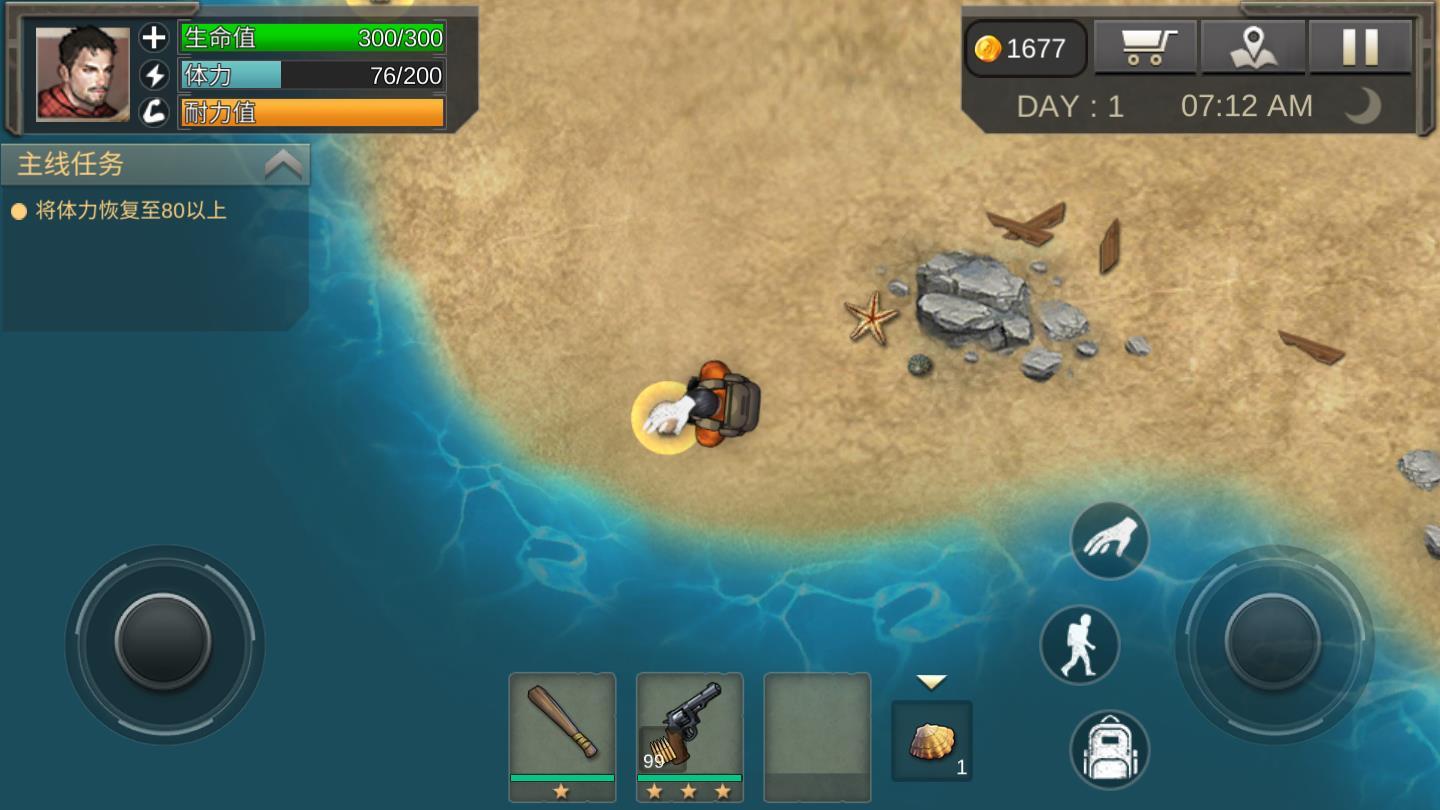Toggle the walking figure sneak button
The image size is (1440, 810).
(1079, 645)
